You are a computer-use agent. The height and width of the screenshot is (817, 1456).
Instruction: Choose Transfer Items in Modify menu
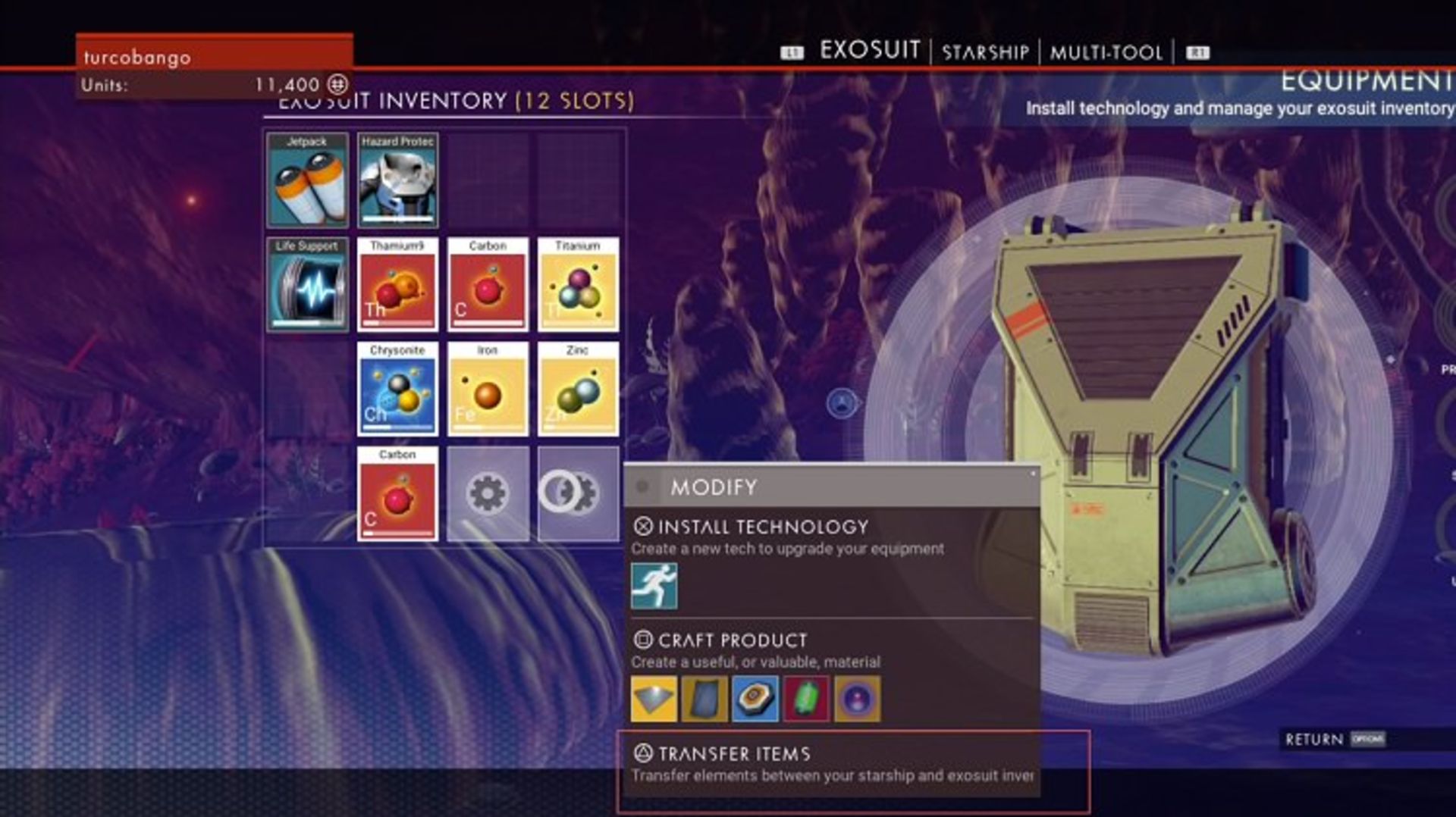click(733, 754)
